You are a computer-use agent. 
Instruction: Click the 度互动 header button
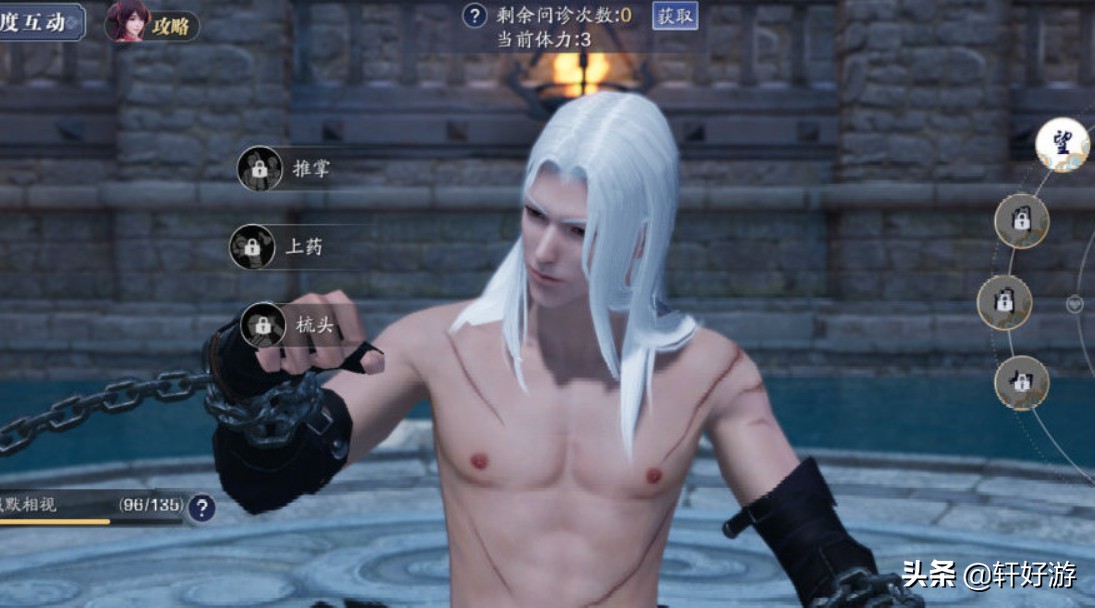point(40,22)
